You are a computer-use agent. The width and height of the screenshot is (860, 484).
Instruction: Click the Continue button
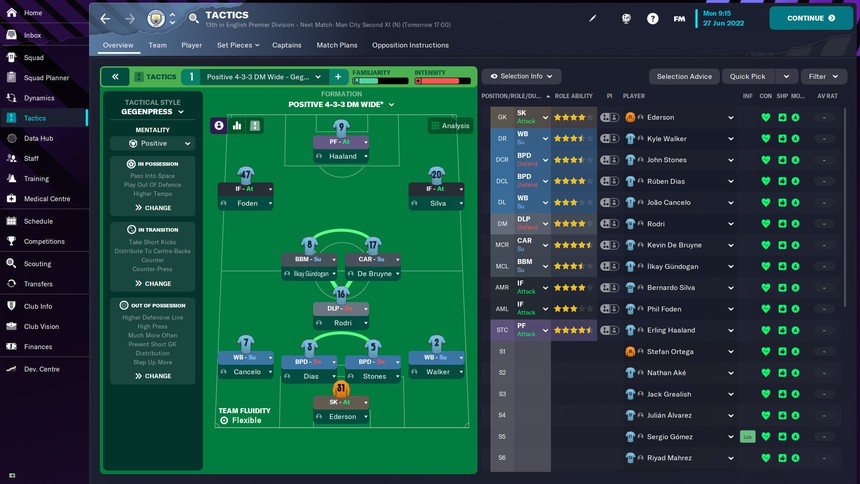tap(810, 18)
